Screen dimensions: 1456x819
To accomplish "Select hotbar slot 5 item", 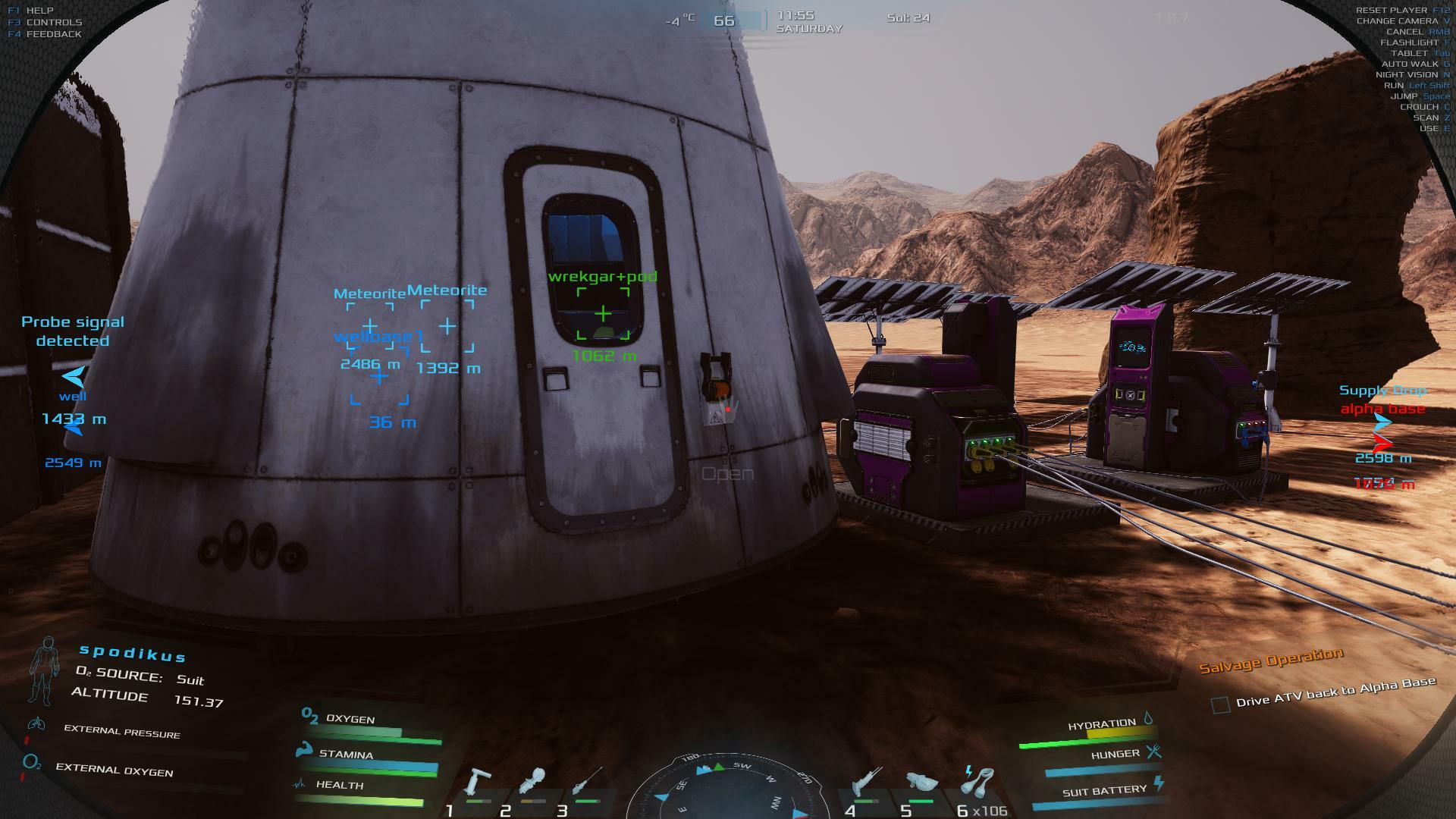I will [921, 783].
